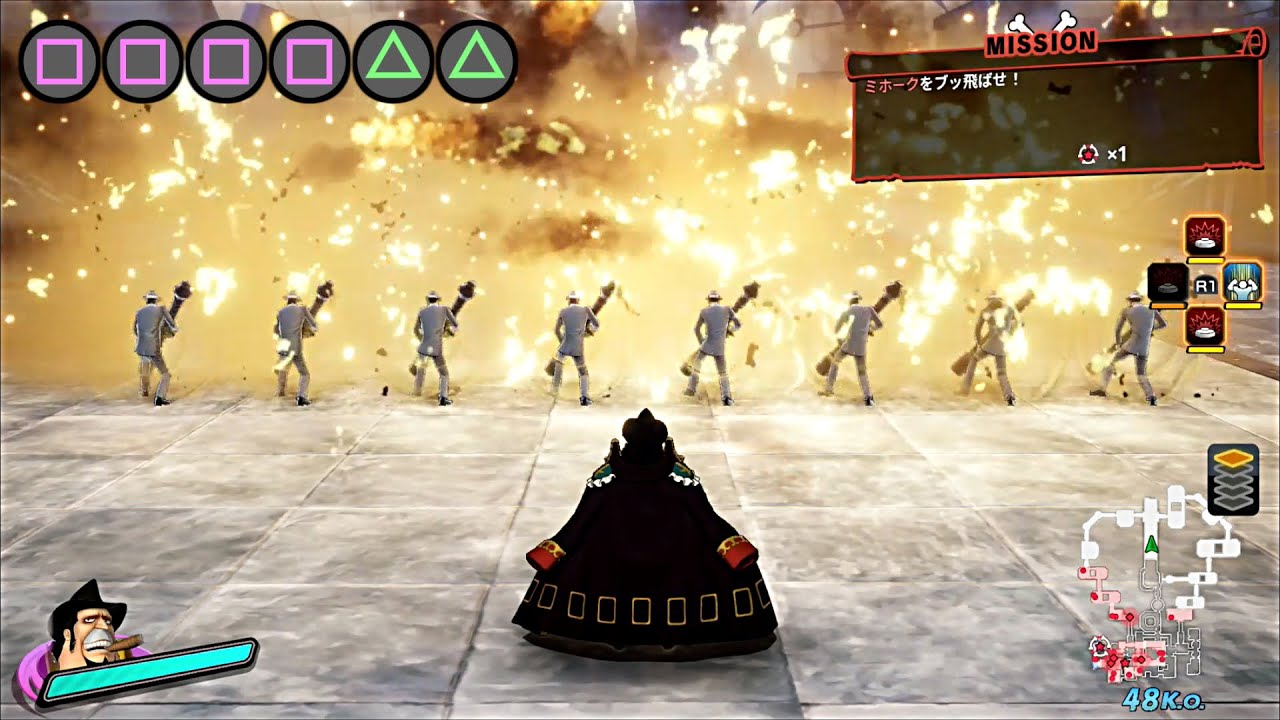Image resolution: width=1280 pixels, height=720 pixels.
Task: Click the green player arrow on minimap
Action: [x=1151, y=545]
